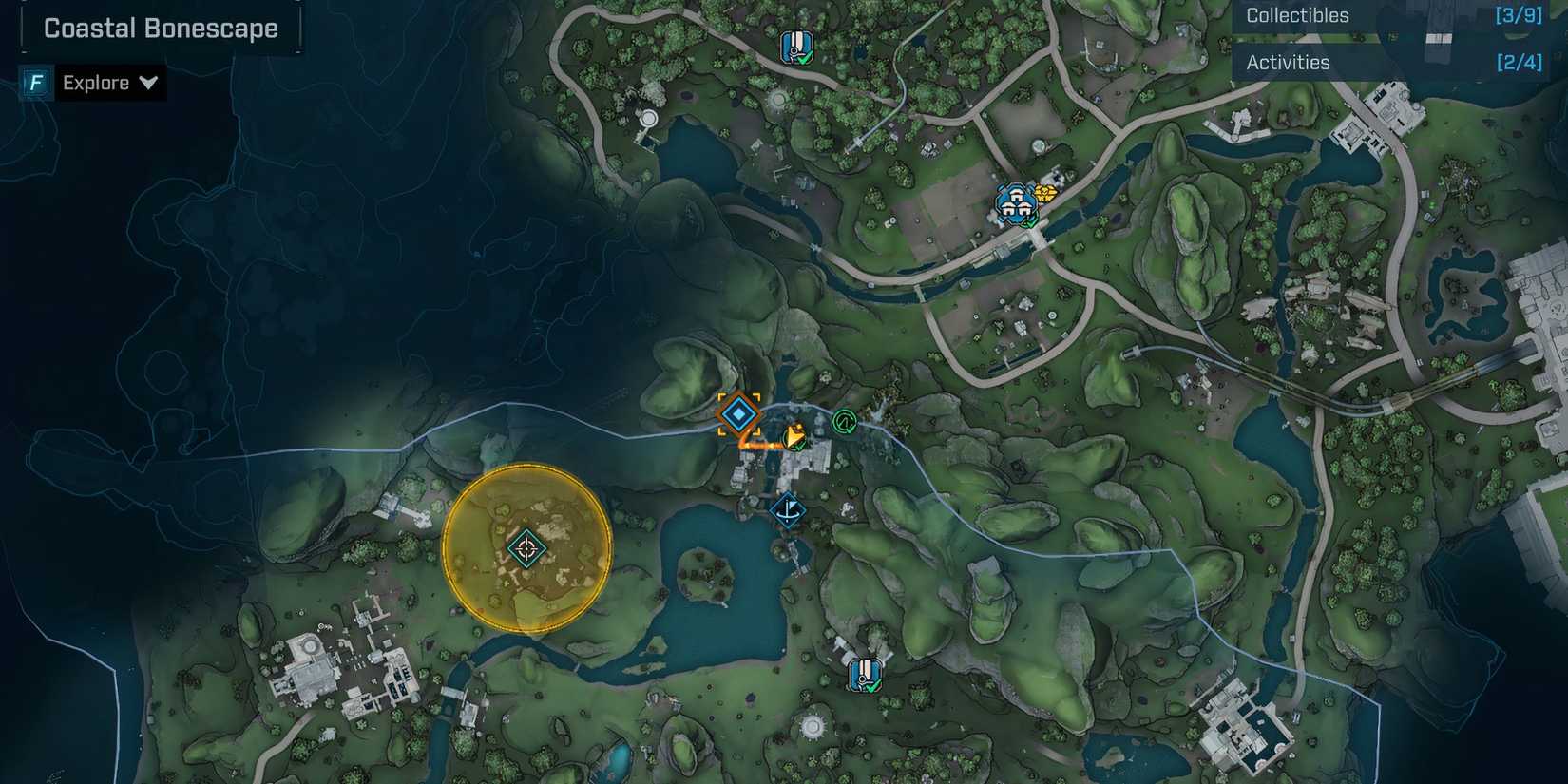
Task: Expand the Explore dropdown
Action: tap(95, 83)
